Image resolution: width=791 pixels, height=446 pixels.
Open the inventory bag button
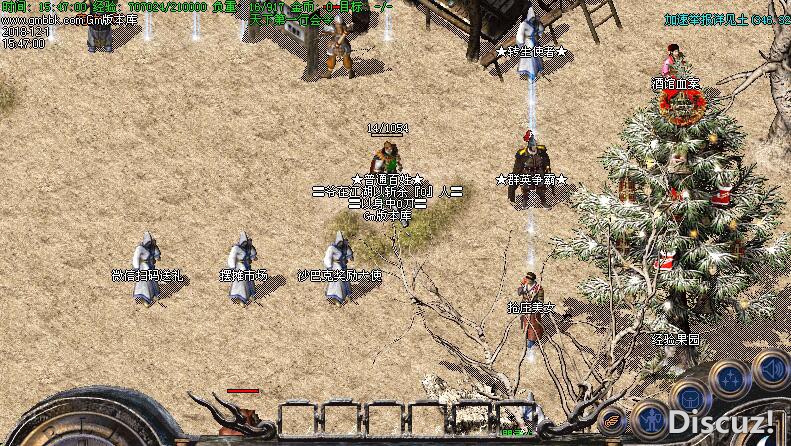point(692,396)
